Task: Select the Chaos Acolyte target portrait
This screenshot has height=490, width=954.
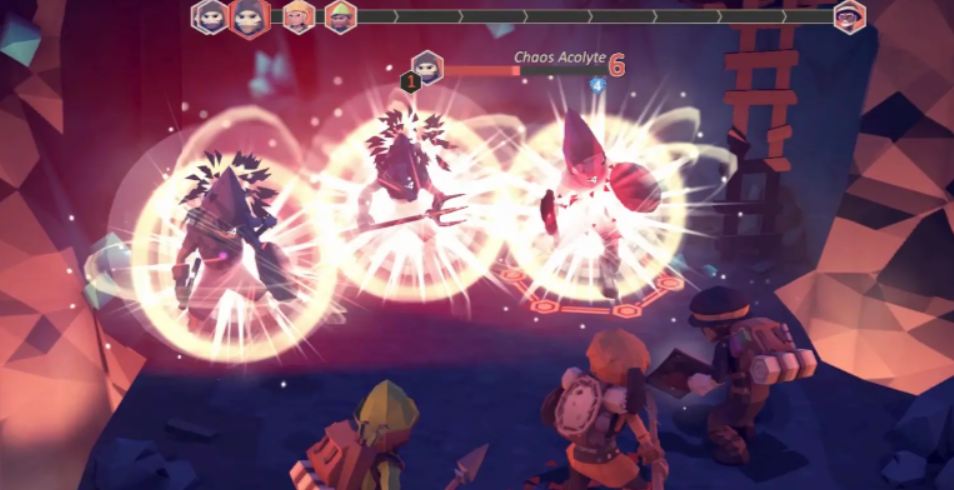Action: coord(427,67)
